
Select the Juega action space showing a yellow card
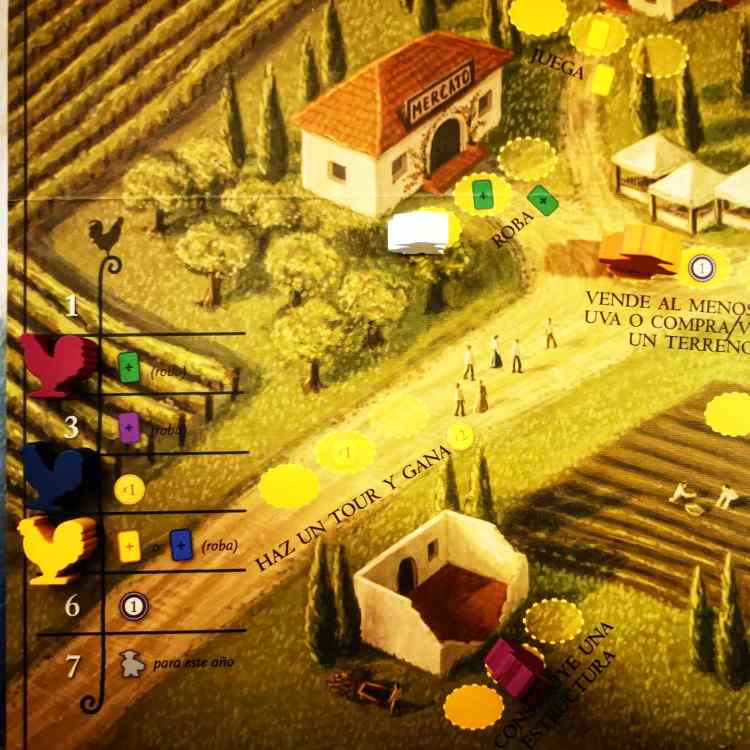(x=598, y=36)
